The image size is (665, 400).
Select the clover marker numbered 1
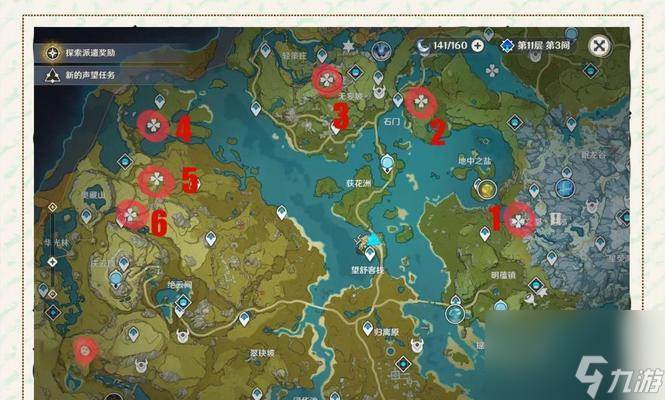point(518,217)
